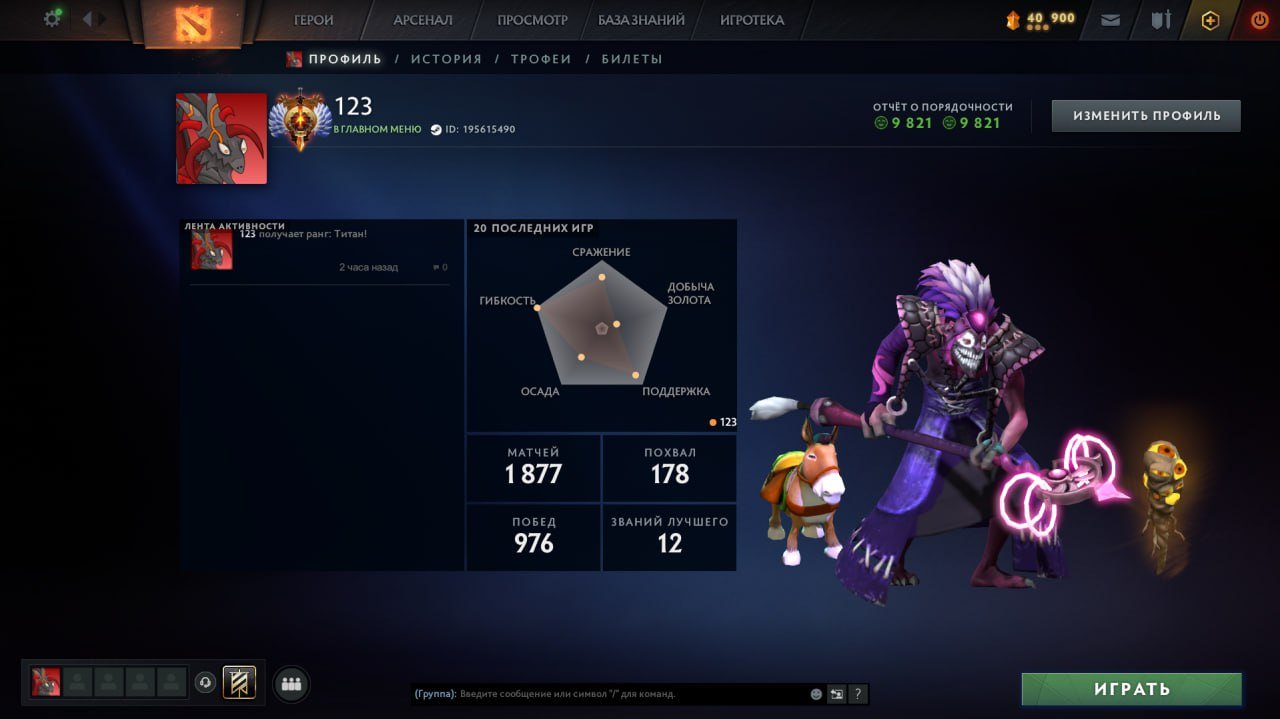1280x719 pixels.
Task: Open the ГЕРОИ menu
Action: (x=314, y=20)
